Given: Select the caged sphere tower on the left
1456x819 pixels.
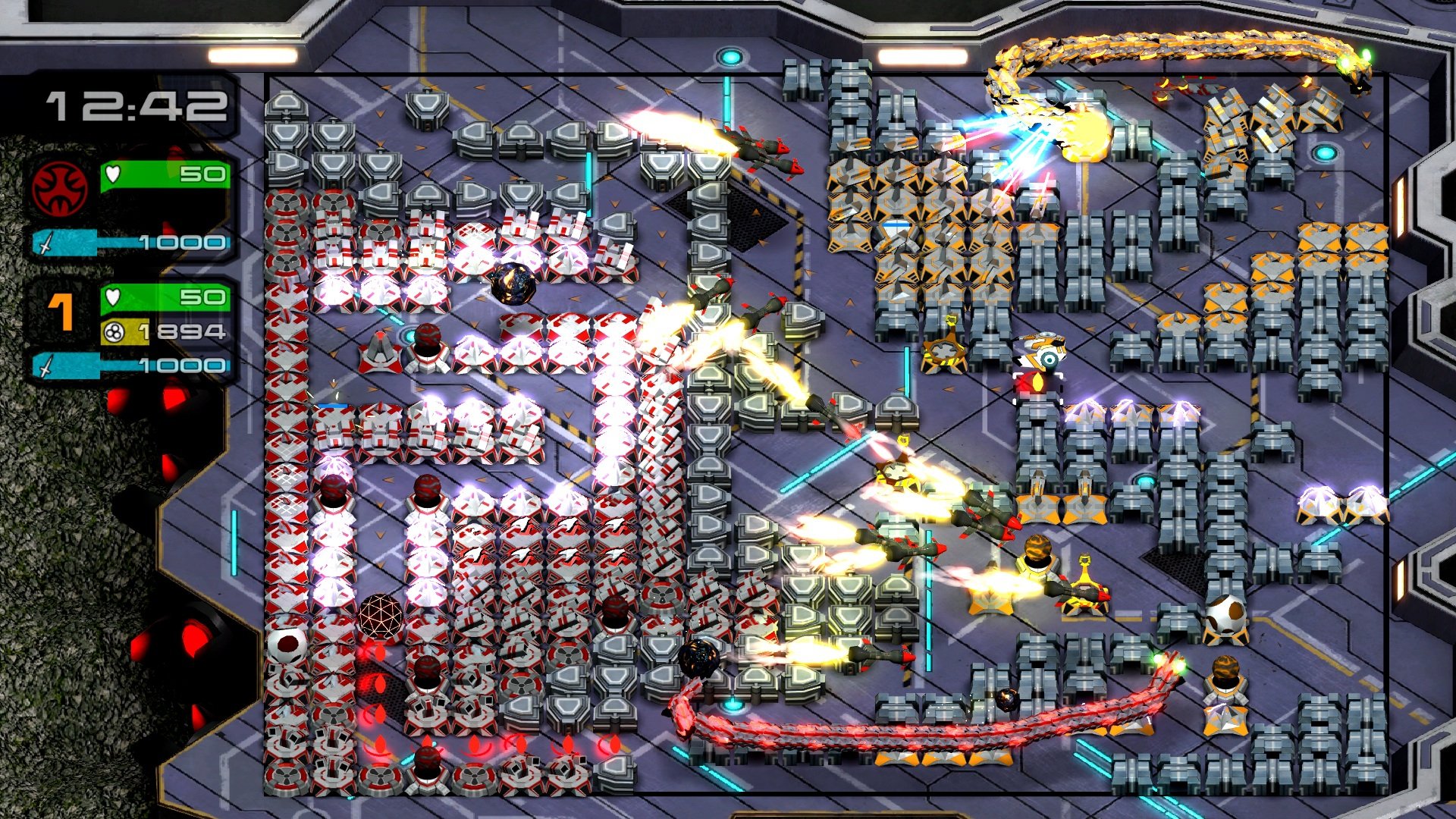Looking at the screenshot, I should (x=379, y=614).
